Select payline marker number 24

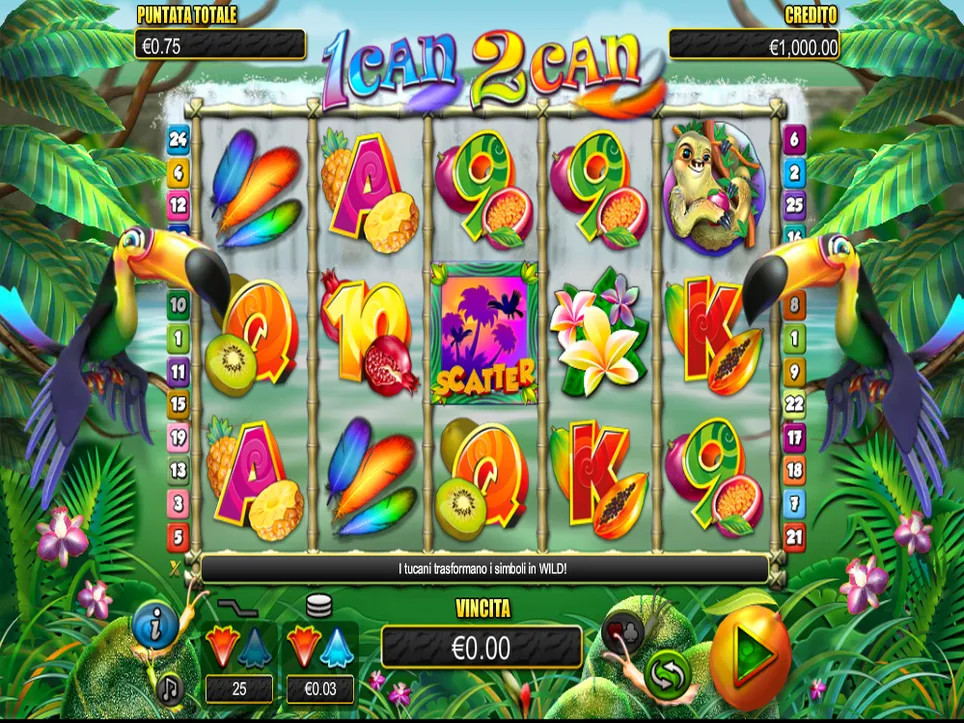[x=178, y=141]
